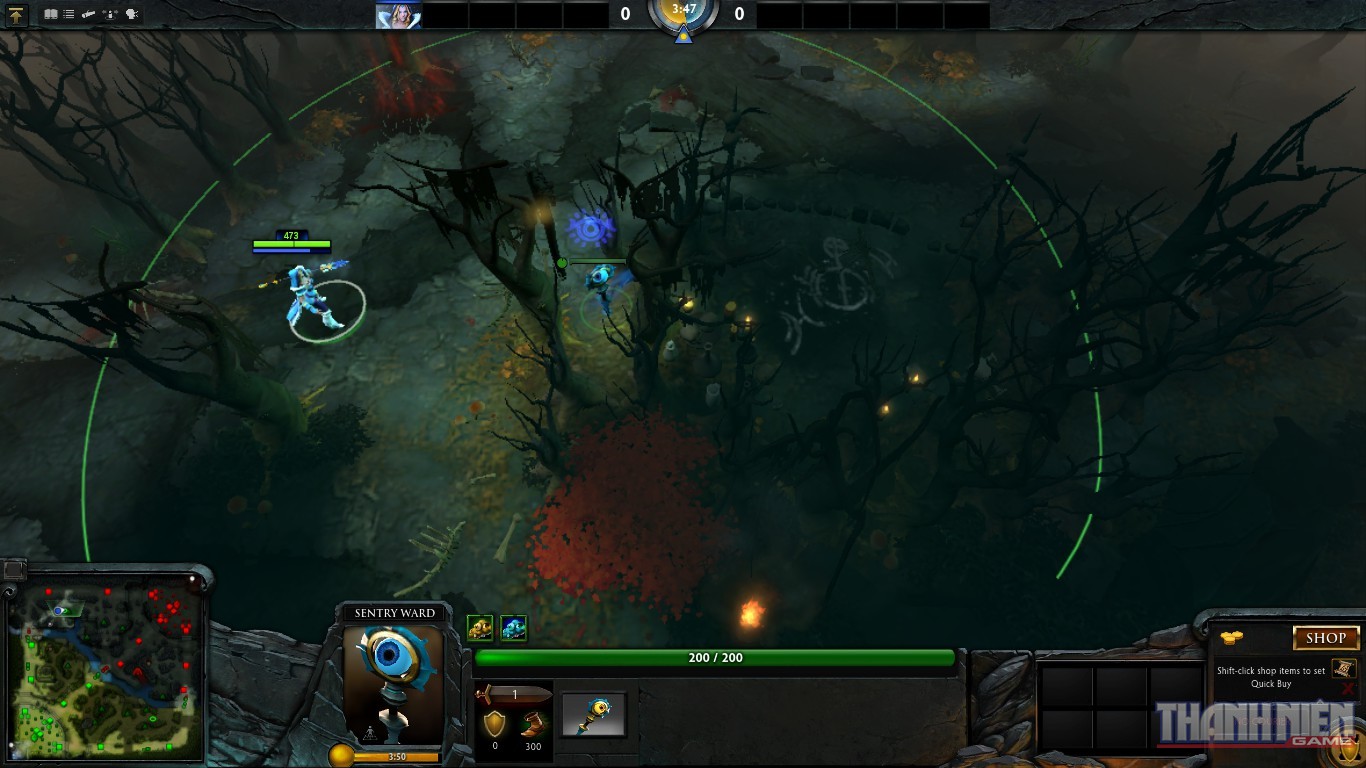Click the attack damage sword icon

[510, 692]
